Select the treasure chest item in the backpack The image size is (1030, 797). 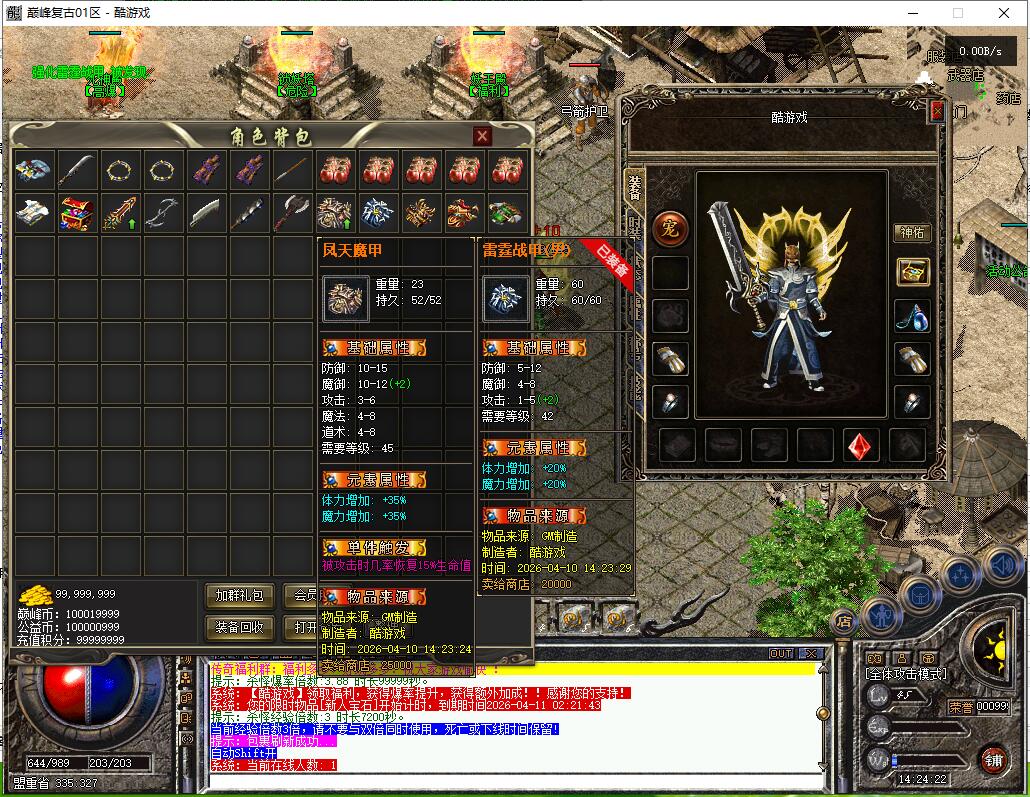78,213
